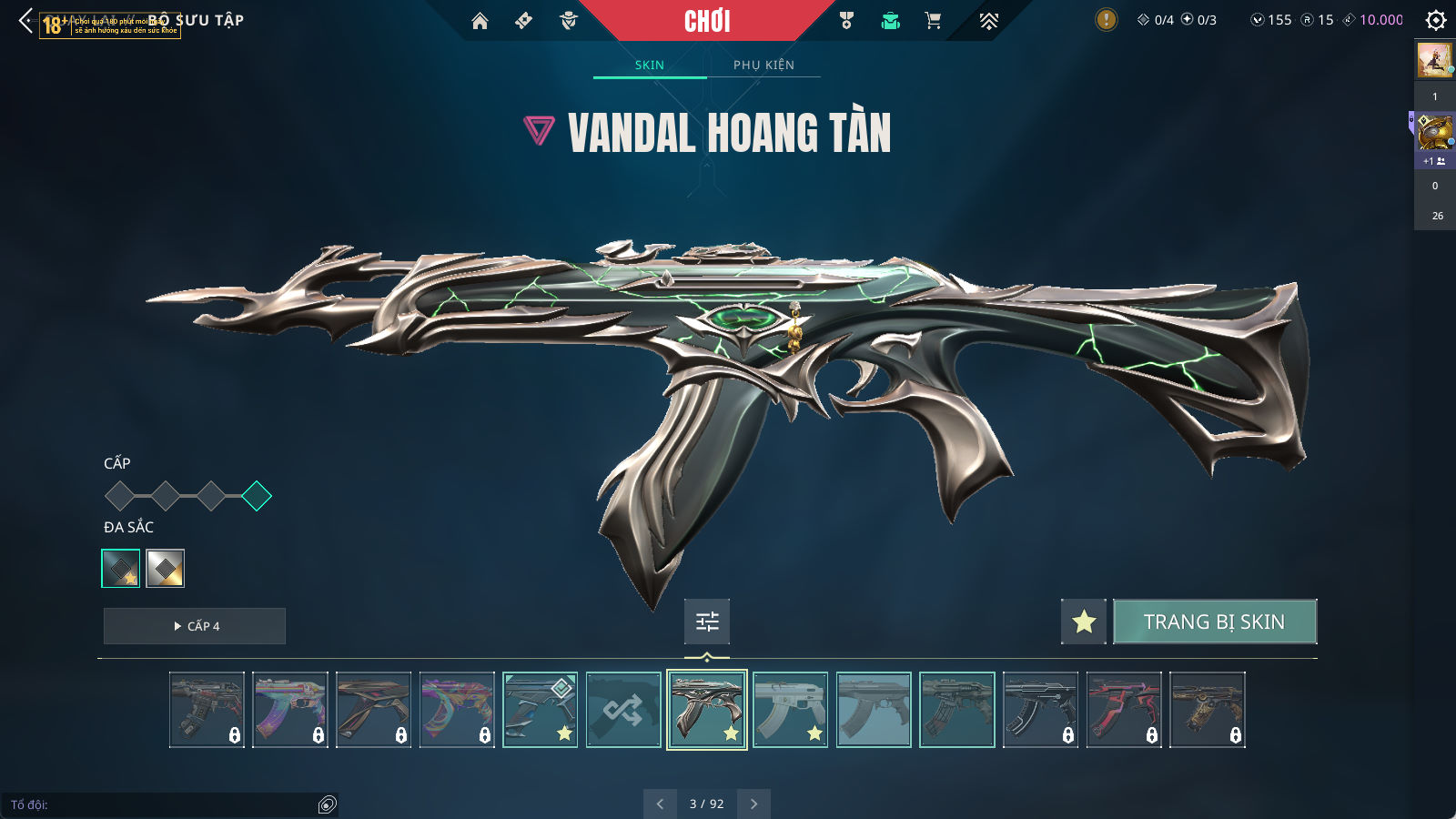The image size is (1456, 819).
Task: Select the red and black locked Vandal thumbnail
Action: 1124,710
